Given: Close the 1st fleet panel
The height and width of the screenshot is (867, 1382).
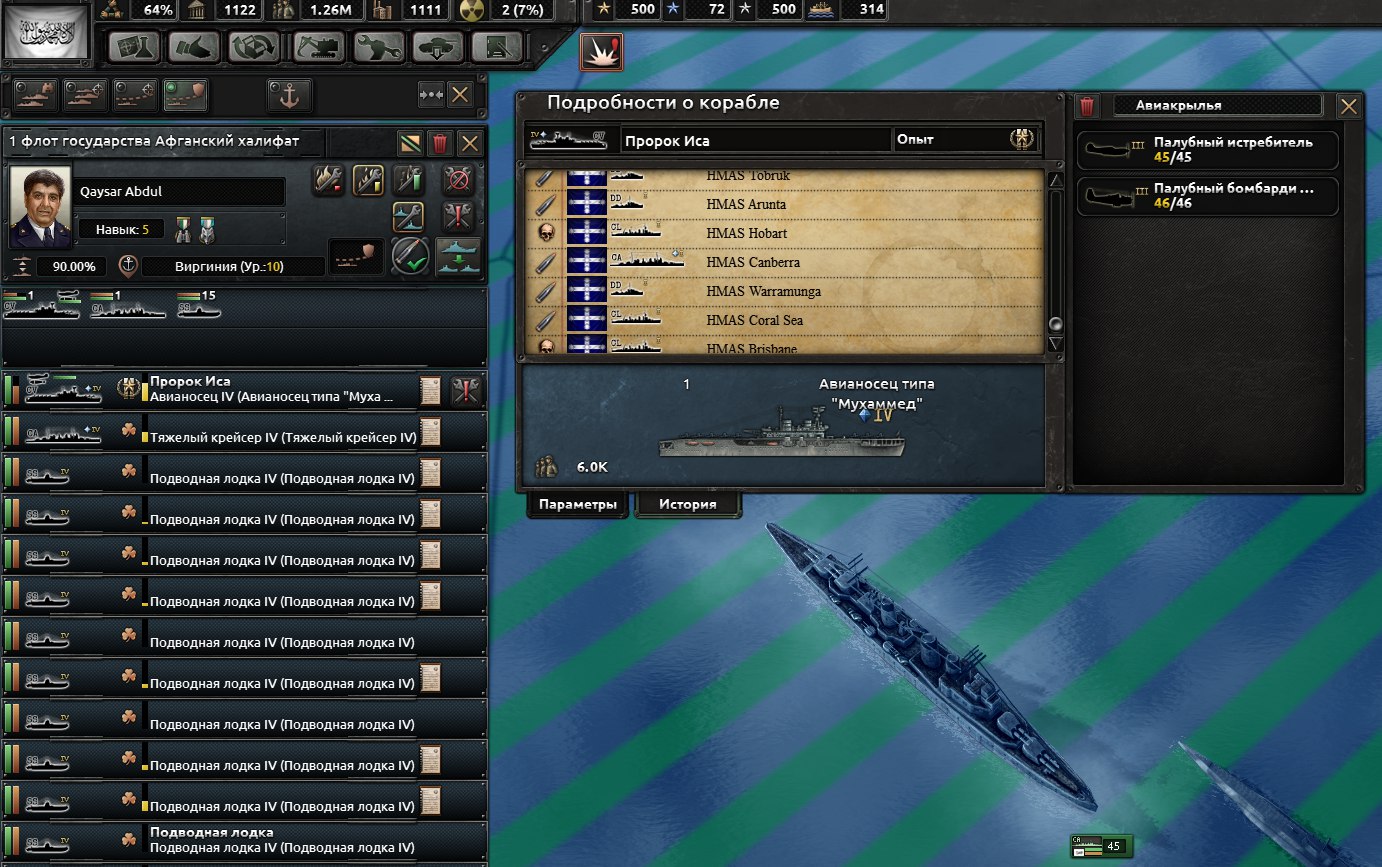Looking at the screenshot, I should click(469, 142).
